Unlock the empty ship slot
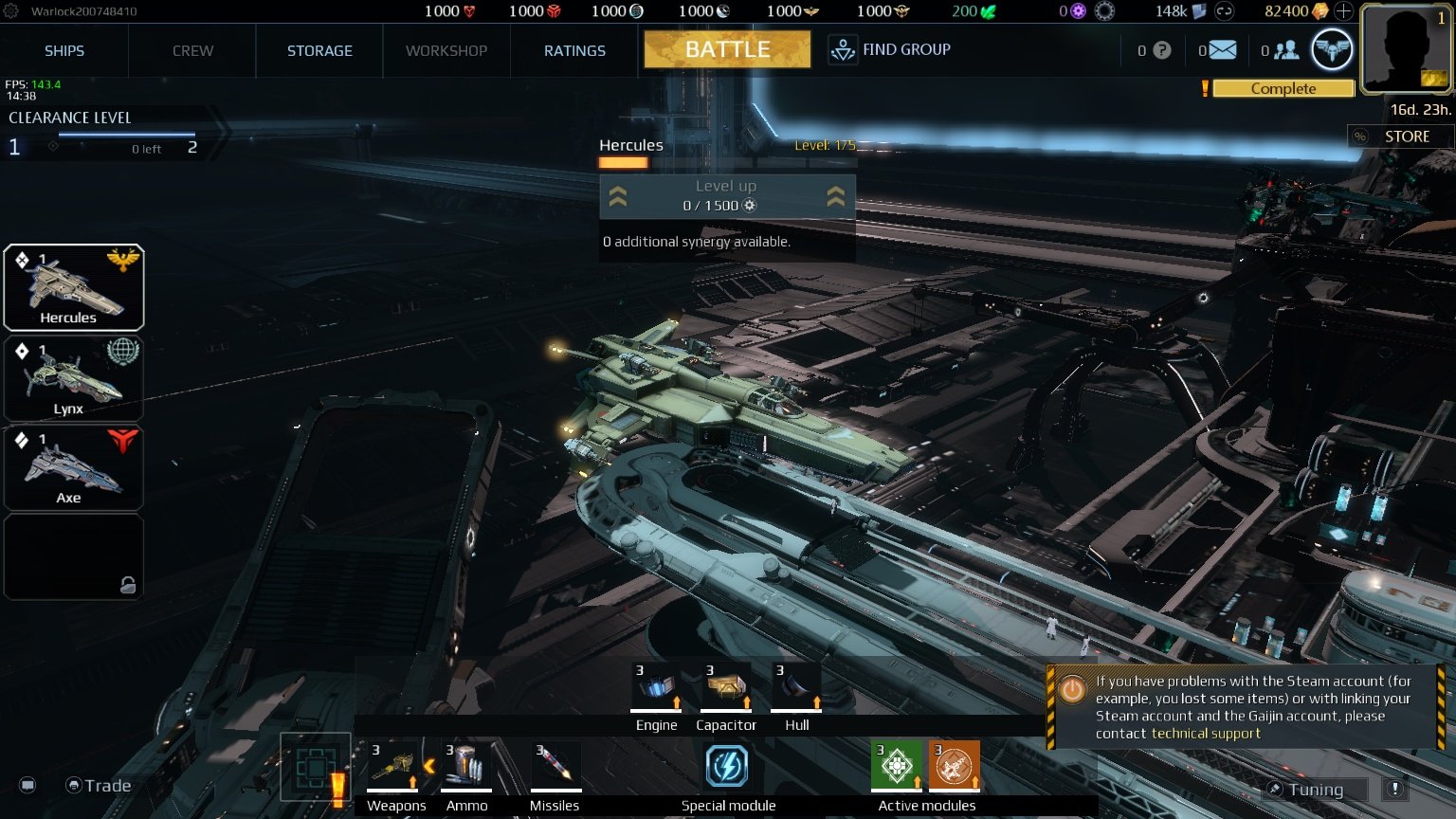Viewport: 1456px width, 819px height. pos(74,557)
